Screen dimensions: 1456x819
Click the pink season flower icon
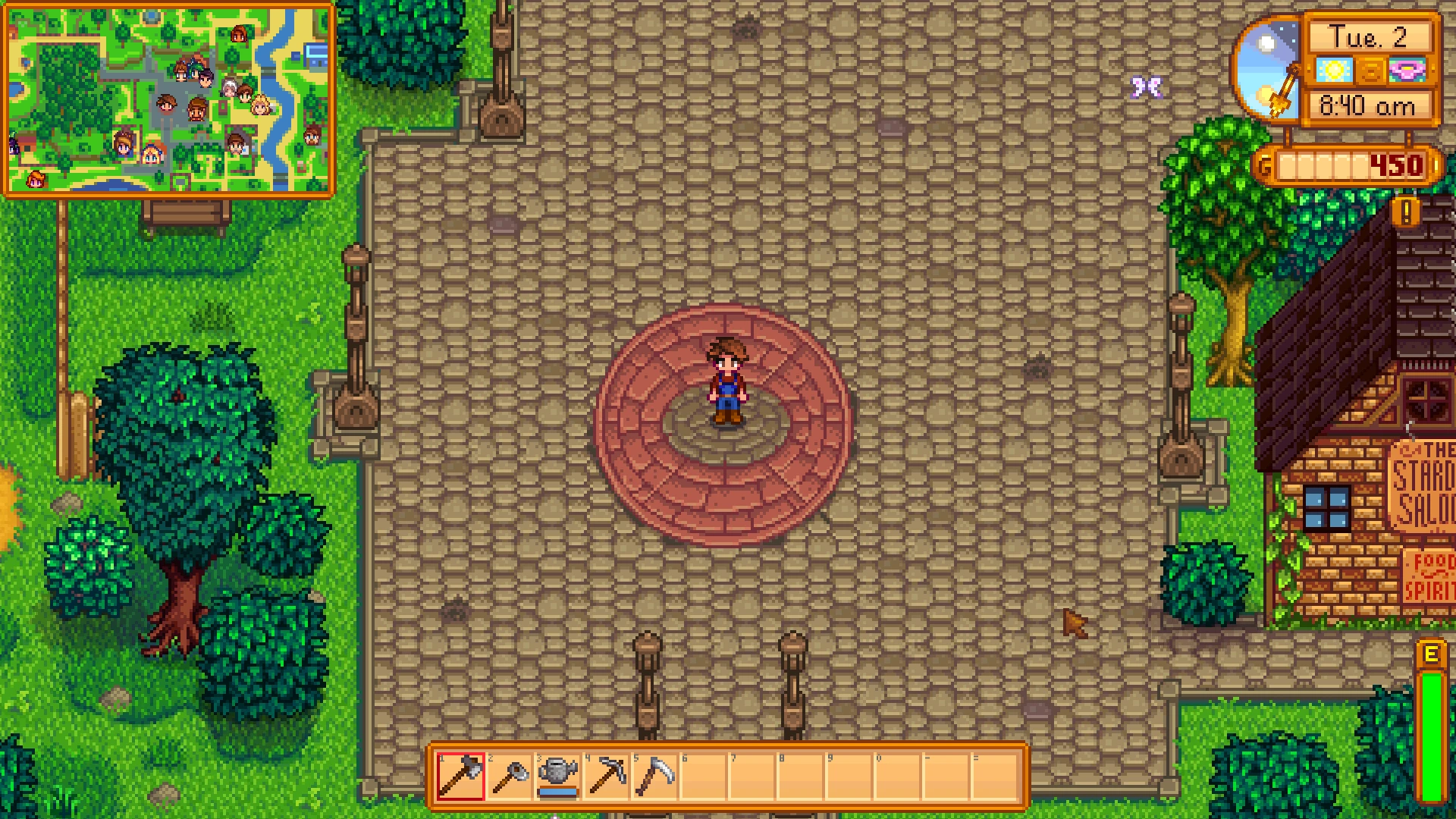click(x=1407, y=70)
